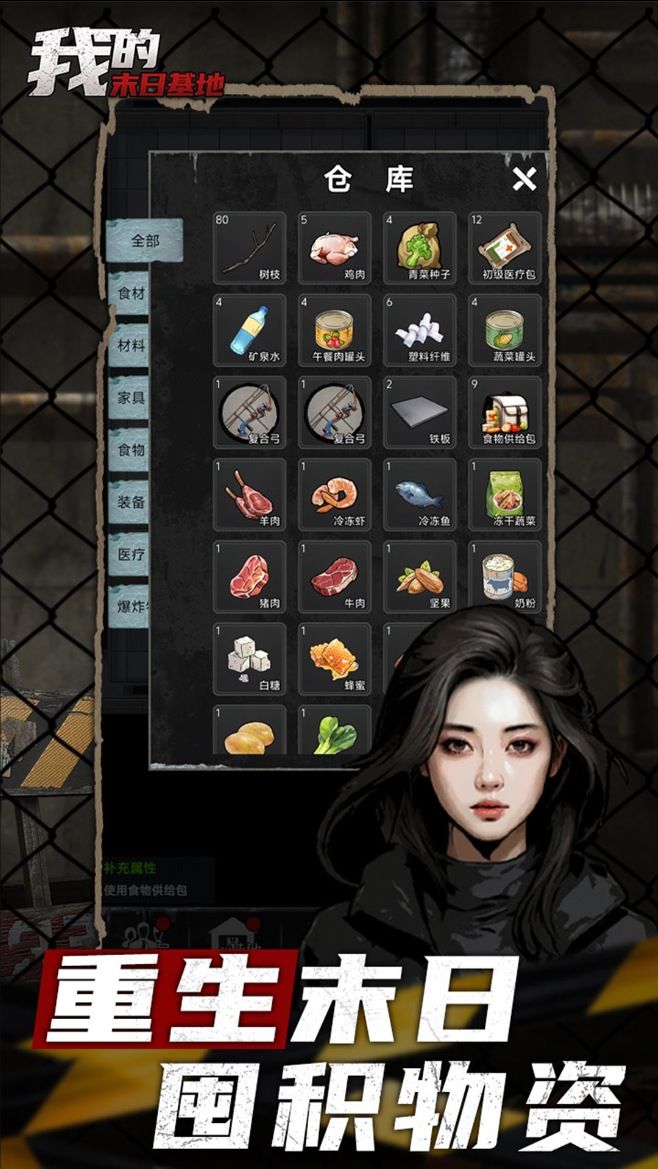Select the 牛肉 beef slot
Viewport: 658px width, 1169px height.
tap(334, 577)
